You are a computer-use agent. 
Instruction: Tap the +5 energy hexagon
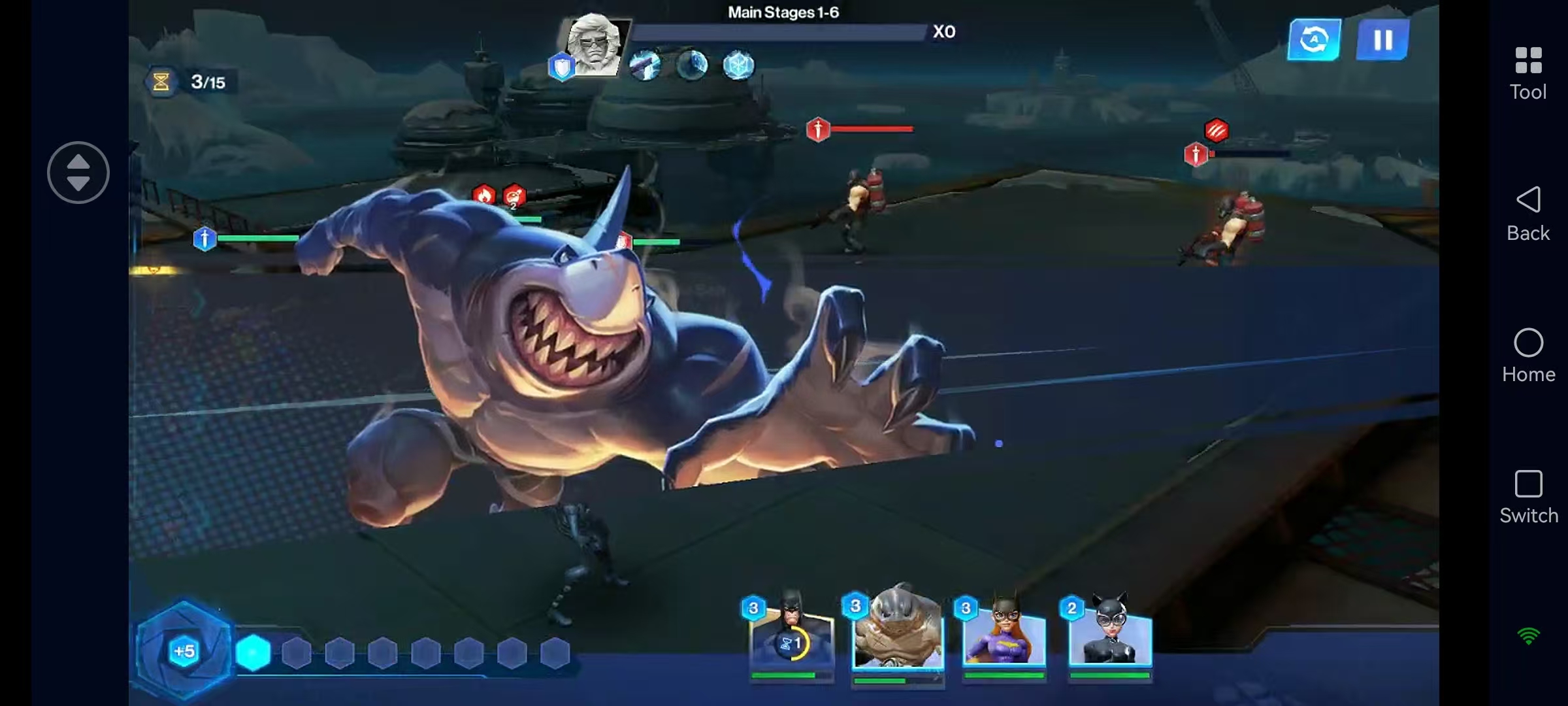point(184,650)
